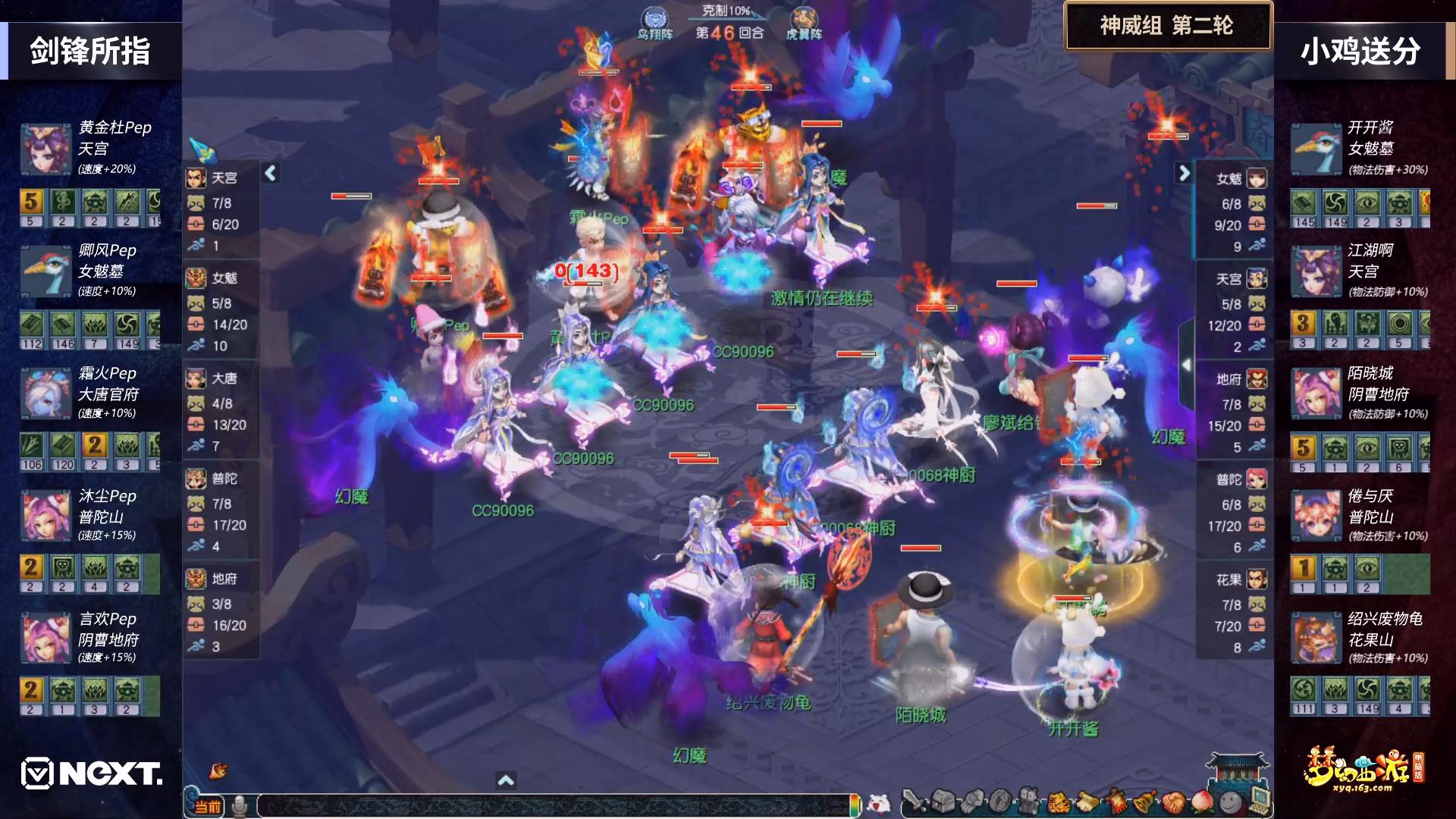Screen dimensions: 1456x819
Task: Select 卿风Pep crane portrait on left
Action: 45,271
